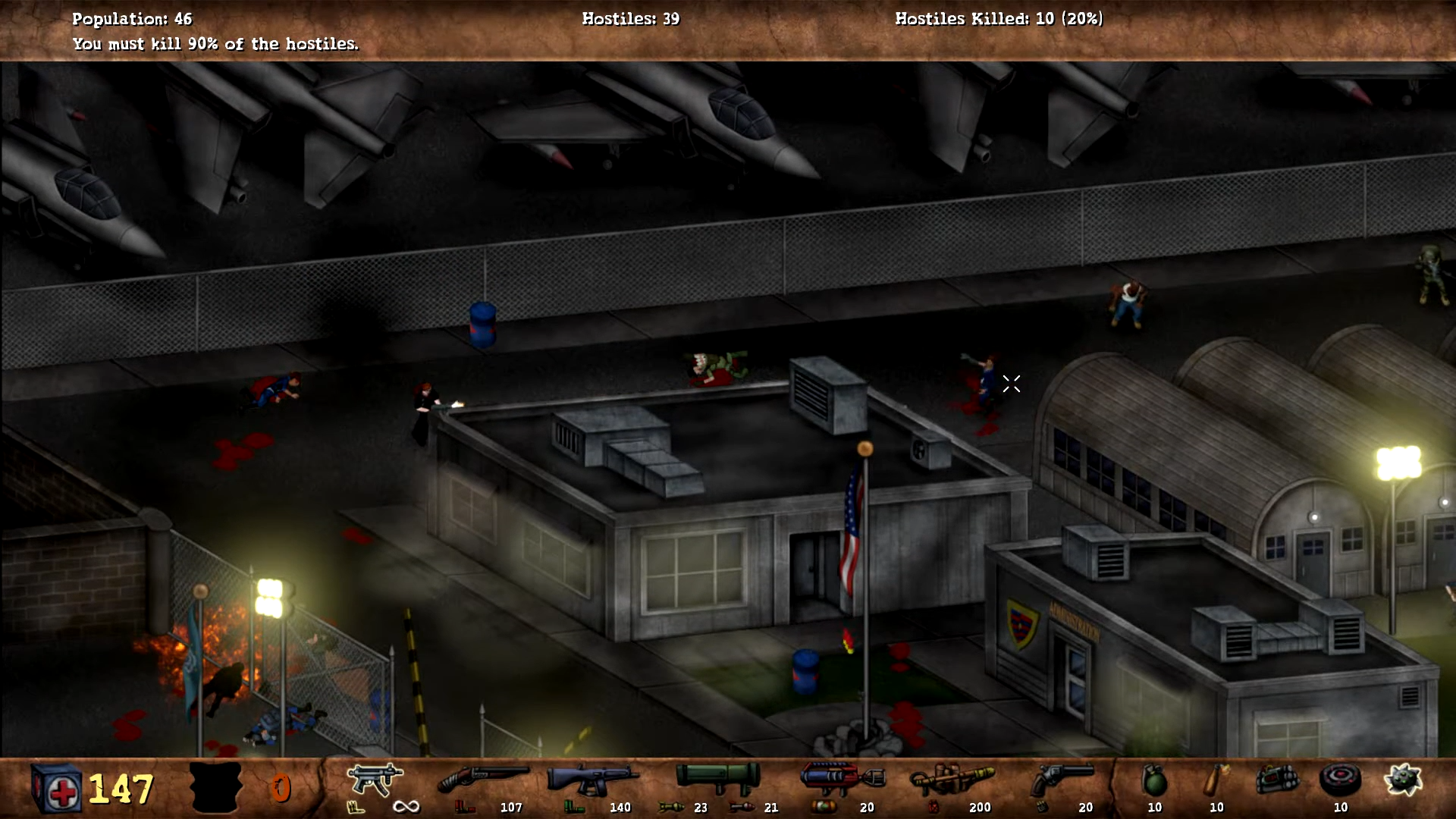Switch to the shotgun

[x=483, y=779]
